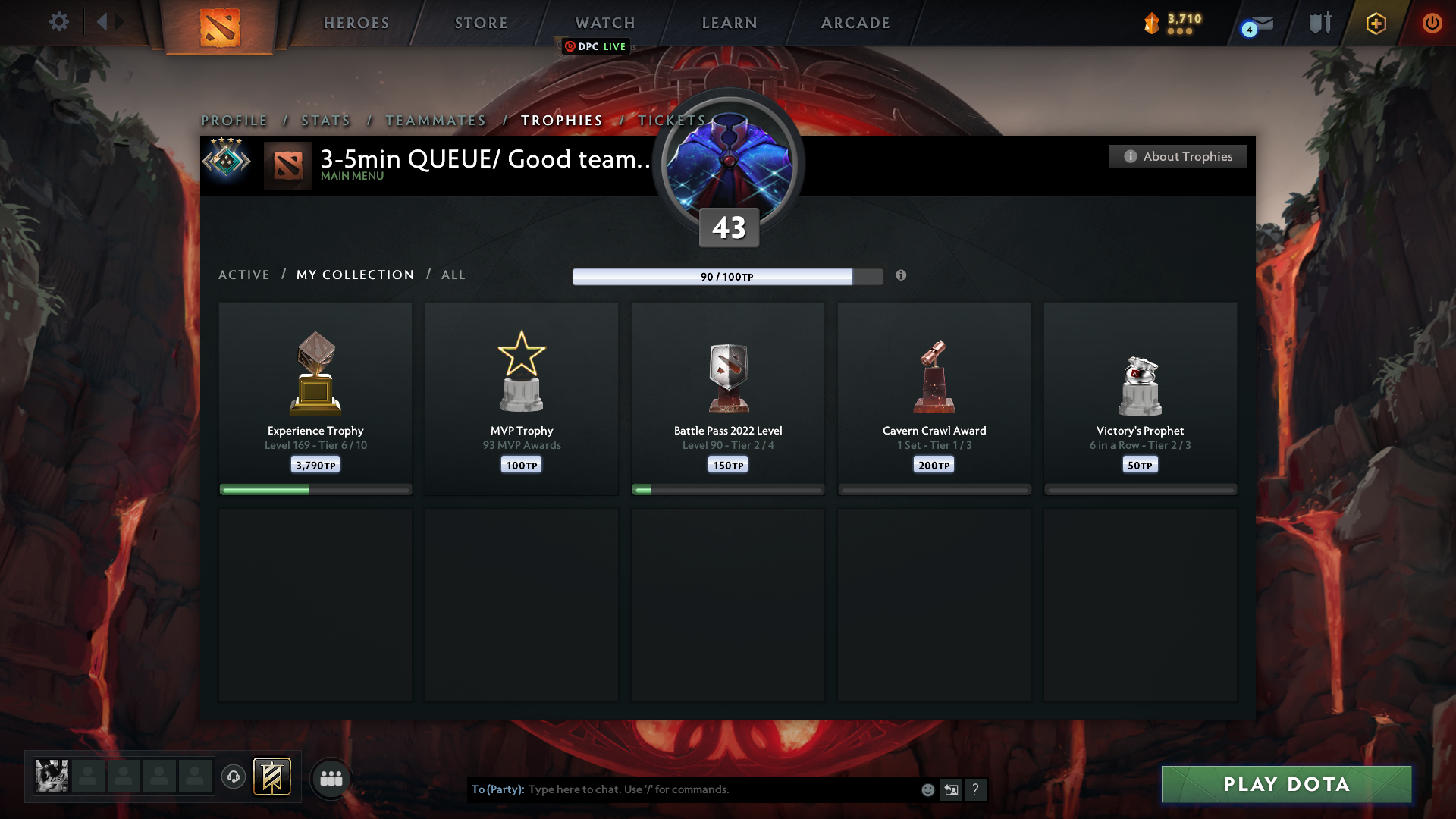This screenshot has width=1456, height=819.
Task: Click the About Trophies button
Action: [1178, 156]
